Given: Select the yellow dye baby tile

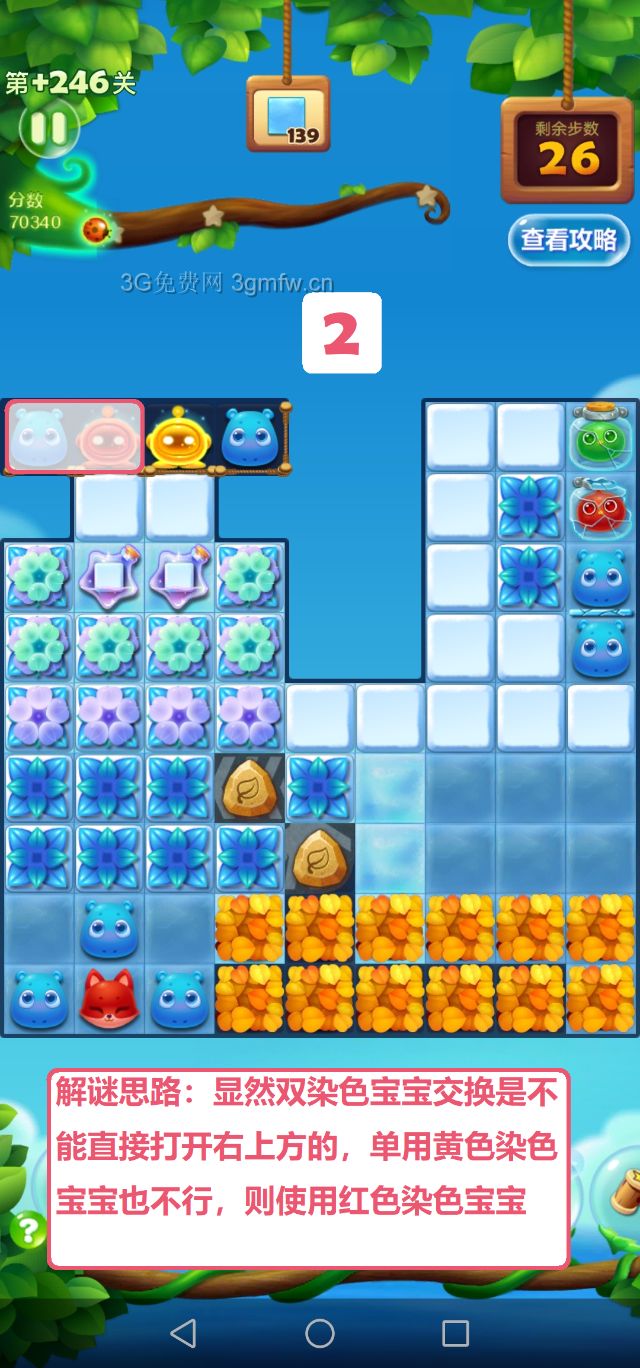Looking at the screenshot, I should (x=179, y=437).
